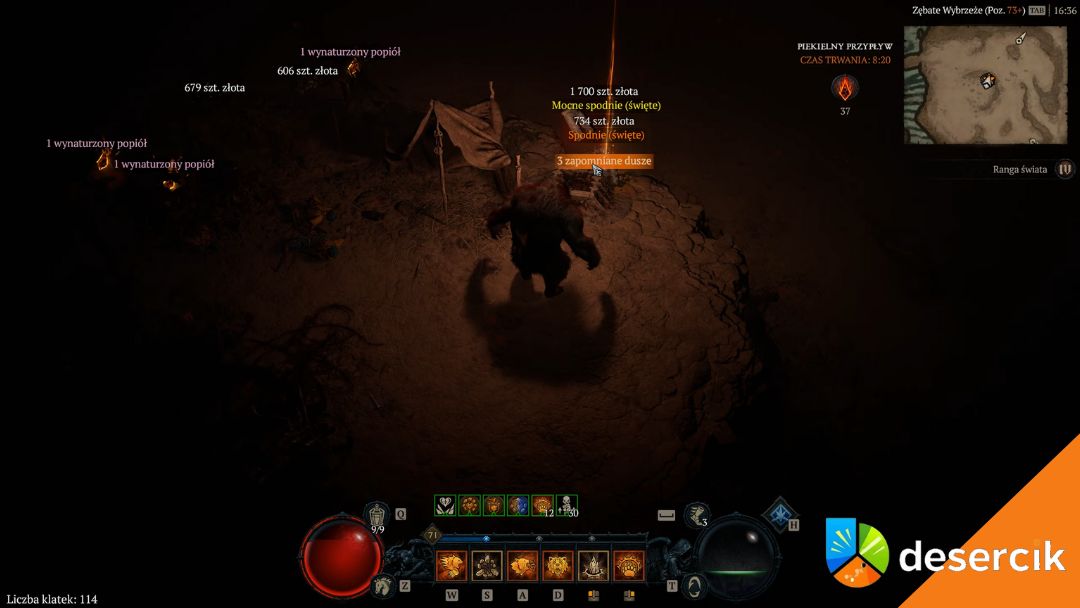
Task: Collect the 1 700 szt. złota gold label
Action: point(604,91)
